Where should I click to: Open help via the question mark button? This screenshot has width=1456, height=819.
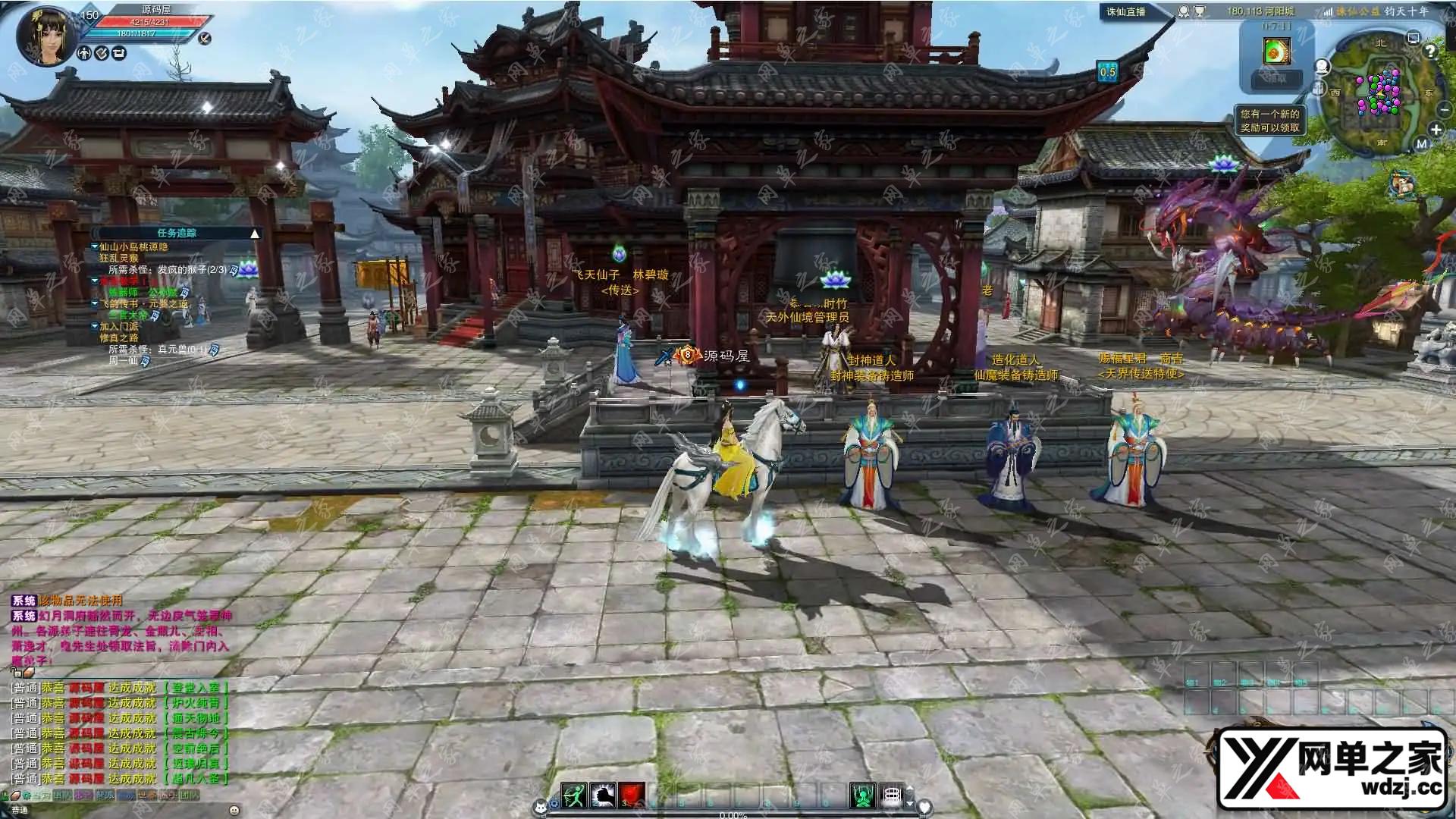pyautogui.click(x=1430, y=52)
